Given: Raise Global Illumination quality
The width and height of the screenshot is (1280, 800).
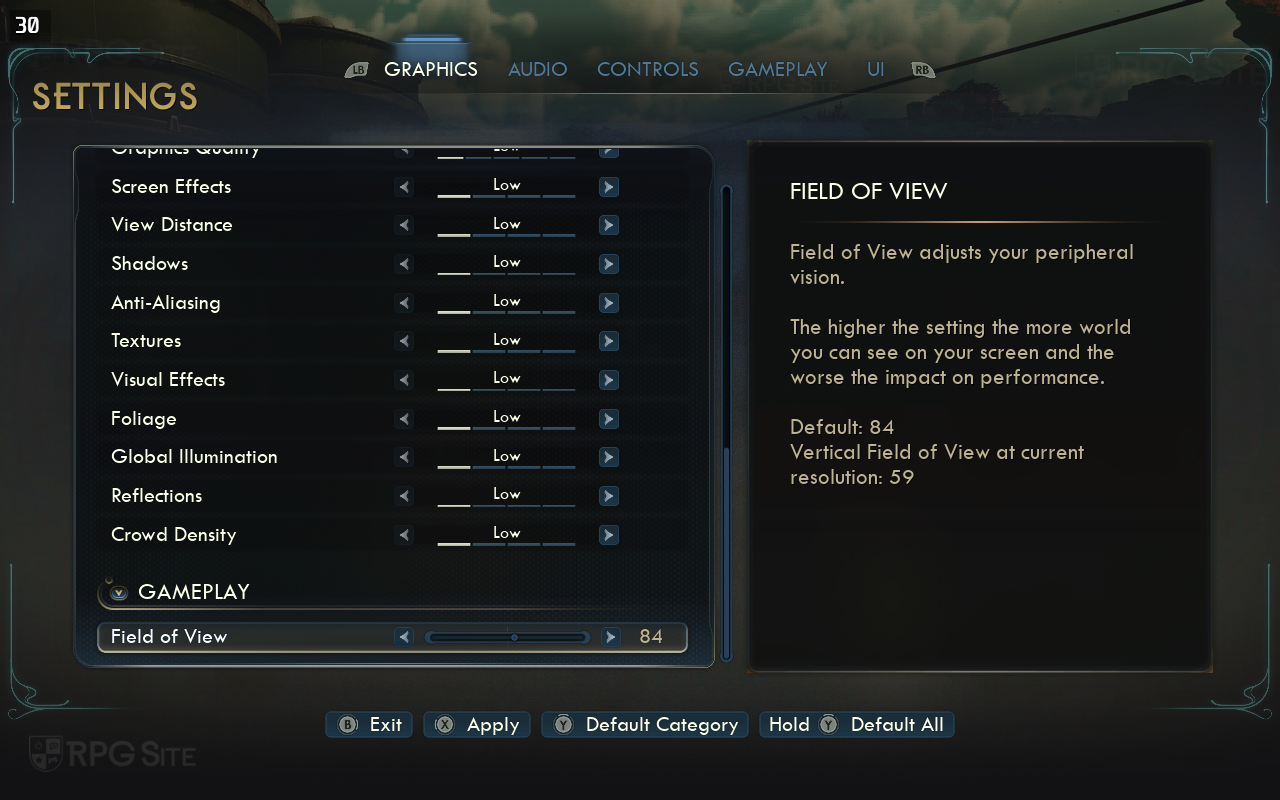Looking at the screenshot, I should 608,457.
